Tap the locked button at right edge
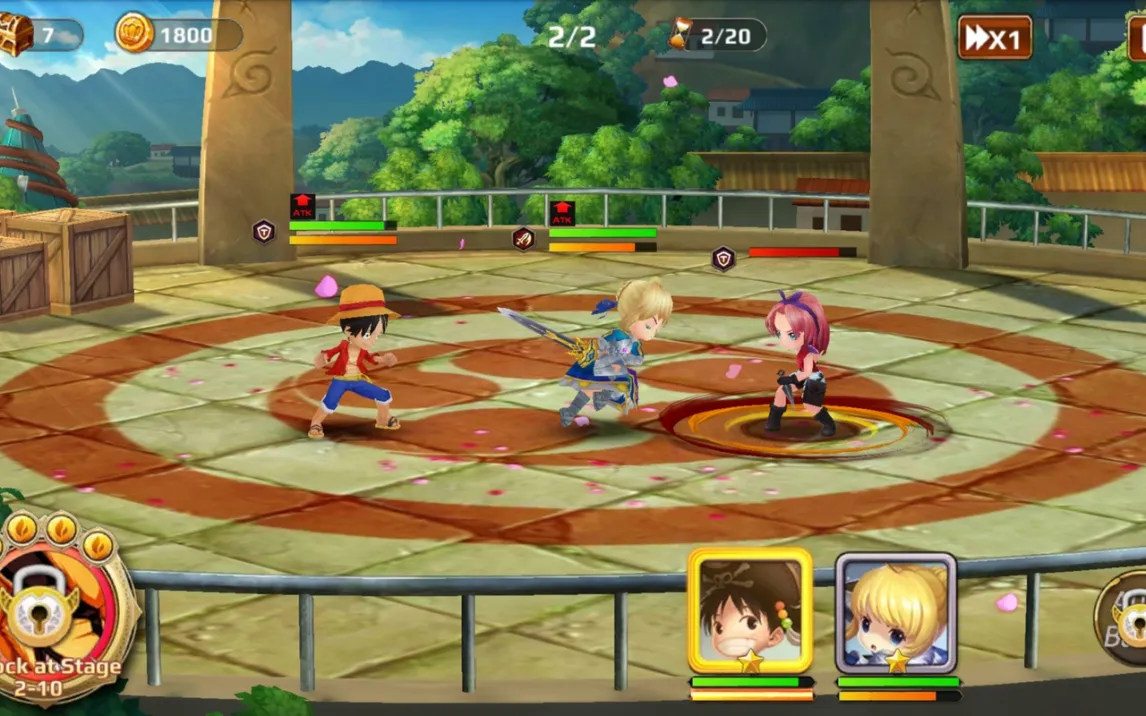The height and width of the screenshot is (716, 1146). coord(1126,619)
